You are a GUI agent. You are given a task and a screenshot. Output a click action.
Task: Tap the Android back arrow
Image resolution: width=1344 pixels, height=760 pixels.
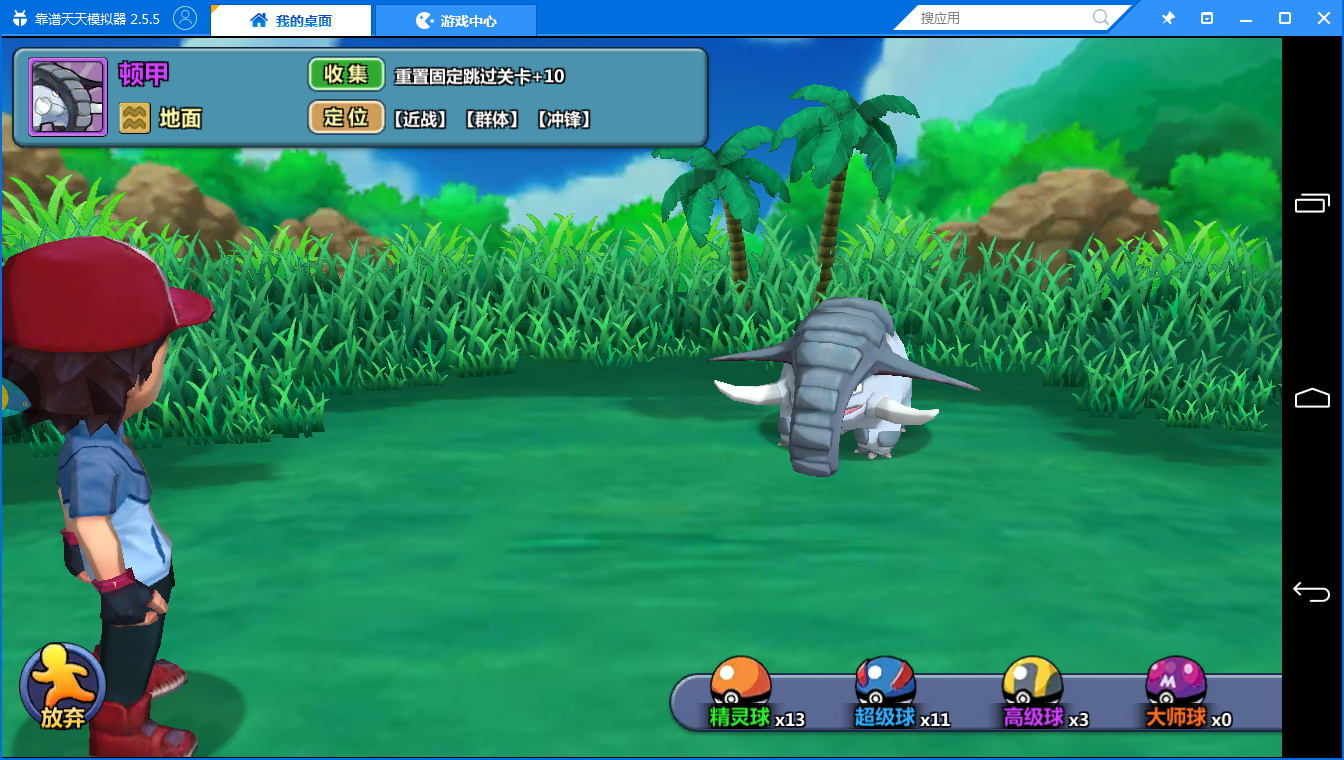coord(1311,591)
